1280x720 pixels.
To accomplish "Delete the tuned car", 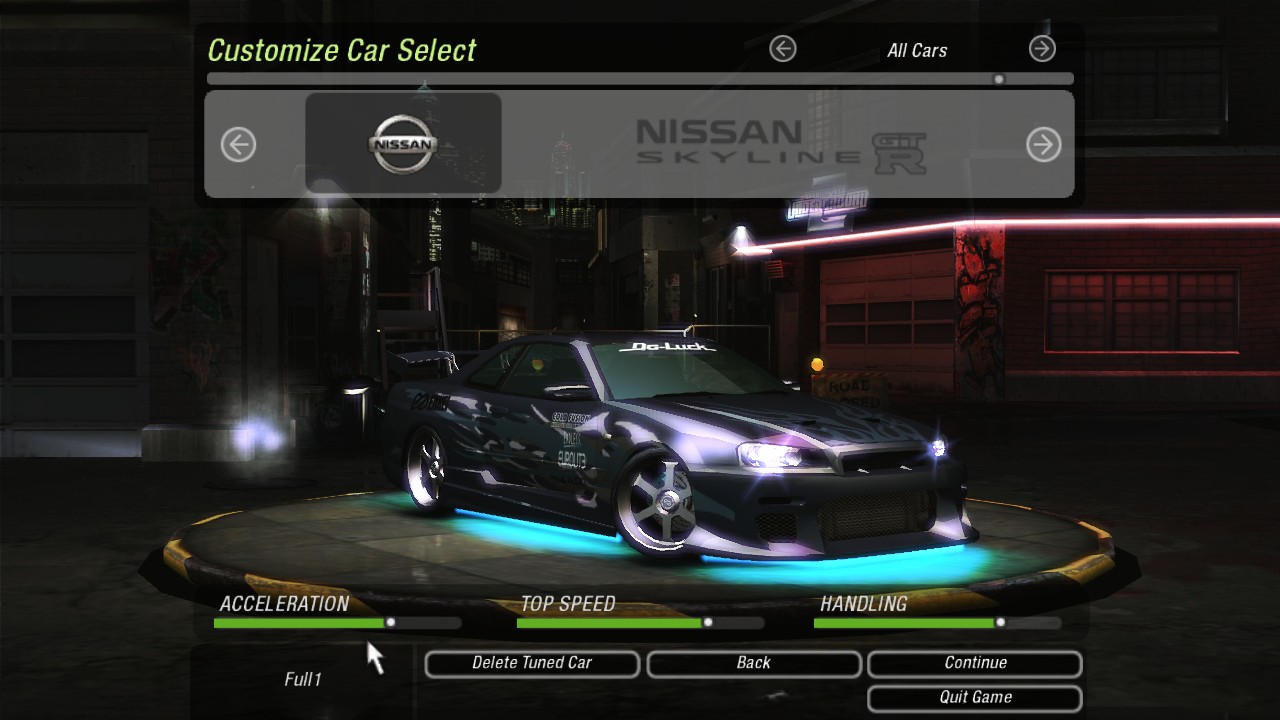I will point(532,663).
